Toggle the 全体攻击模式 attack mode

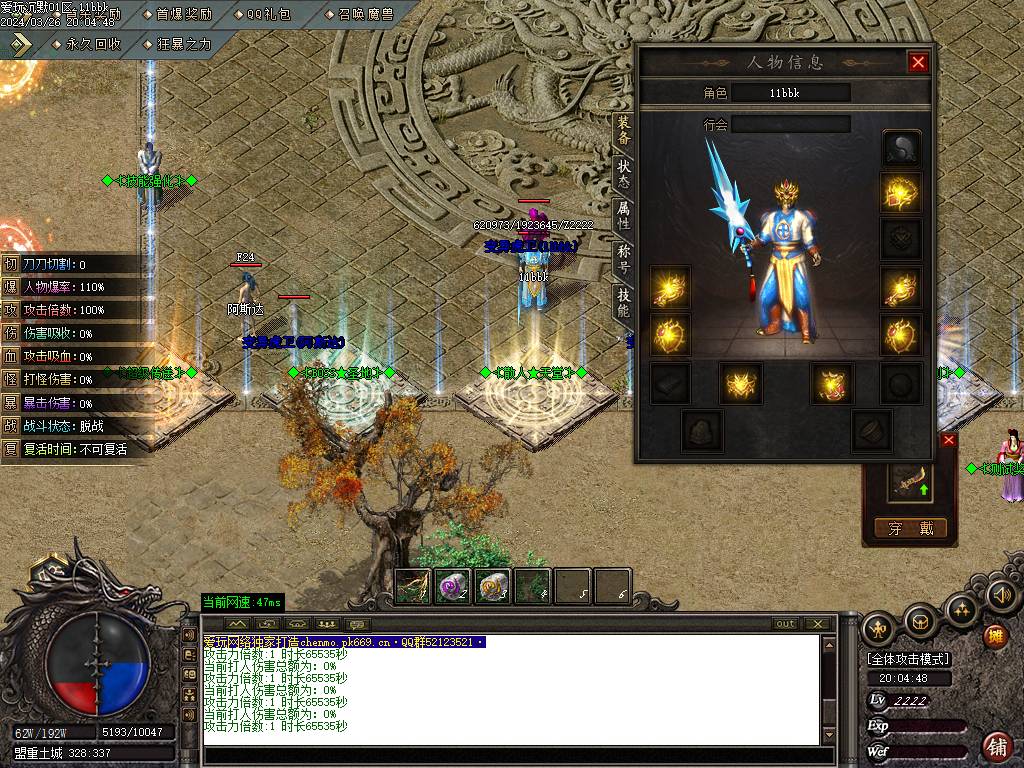[908, 659]
